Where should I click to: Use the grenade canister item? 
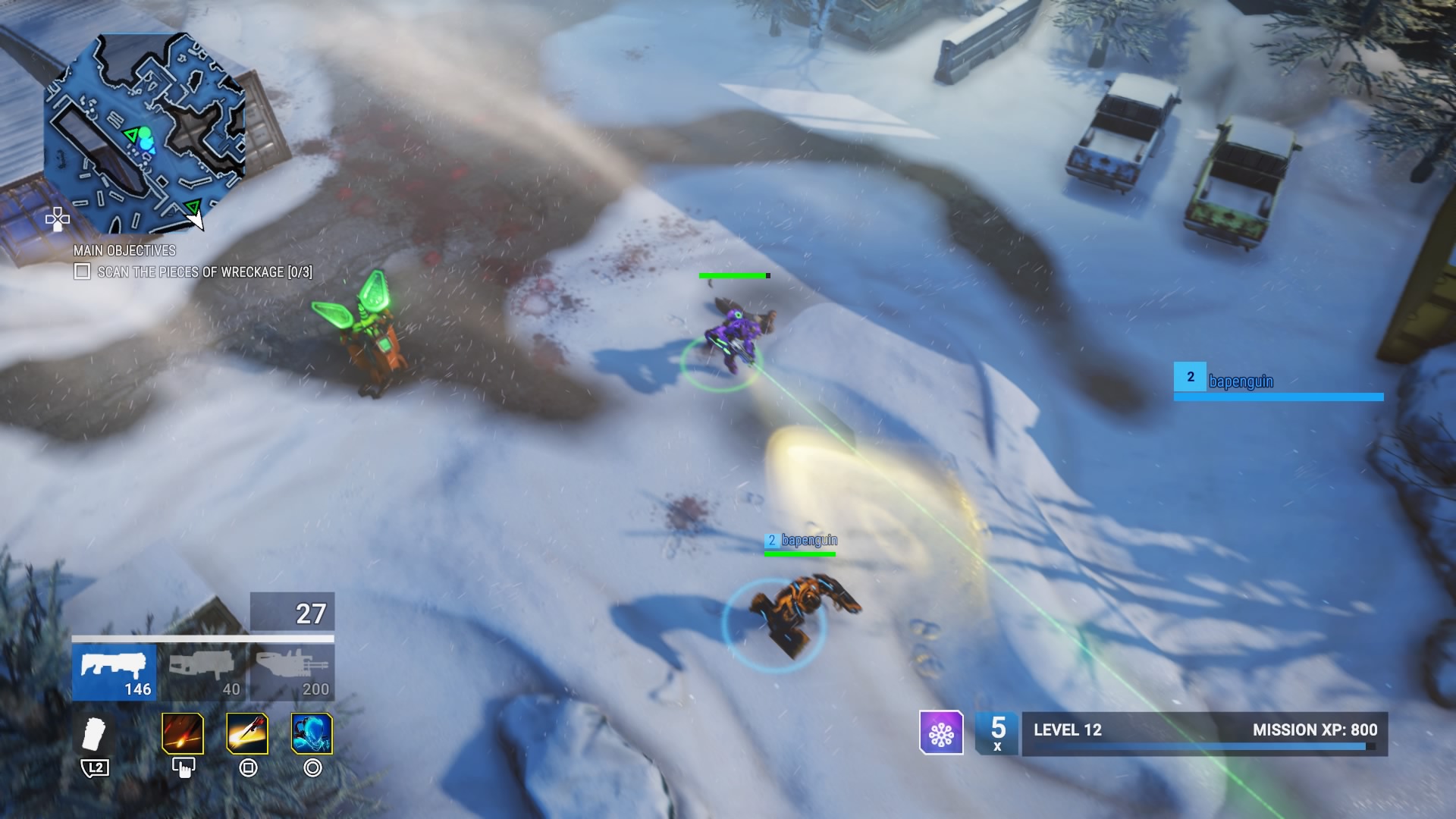point(96,733)
